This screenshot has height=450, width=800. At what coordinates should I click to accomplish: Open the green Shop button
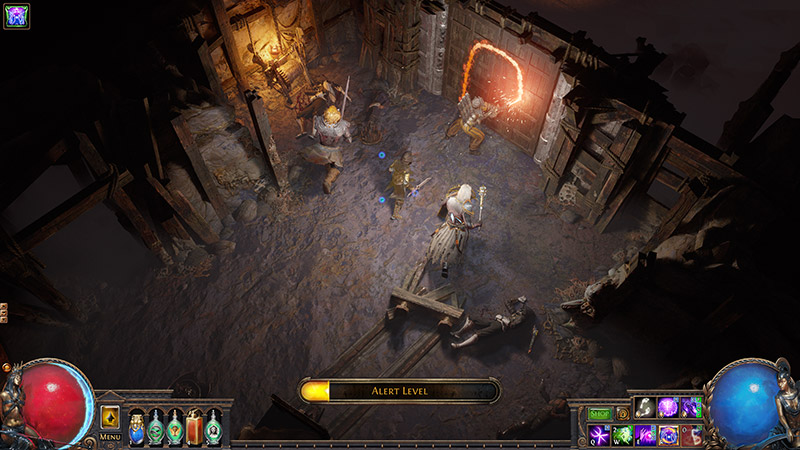[x=599, y=412]
